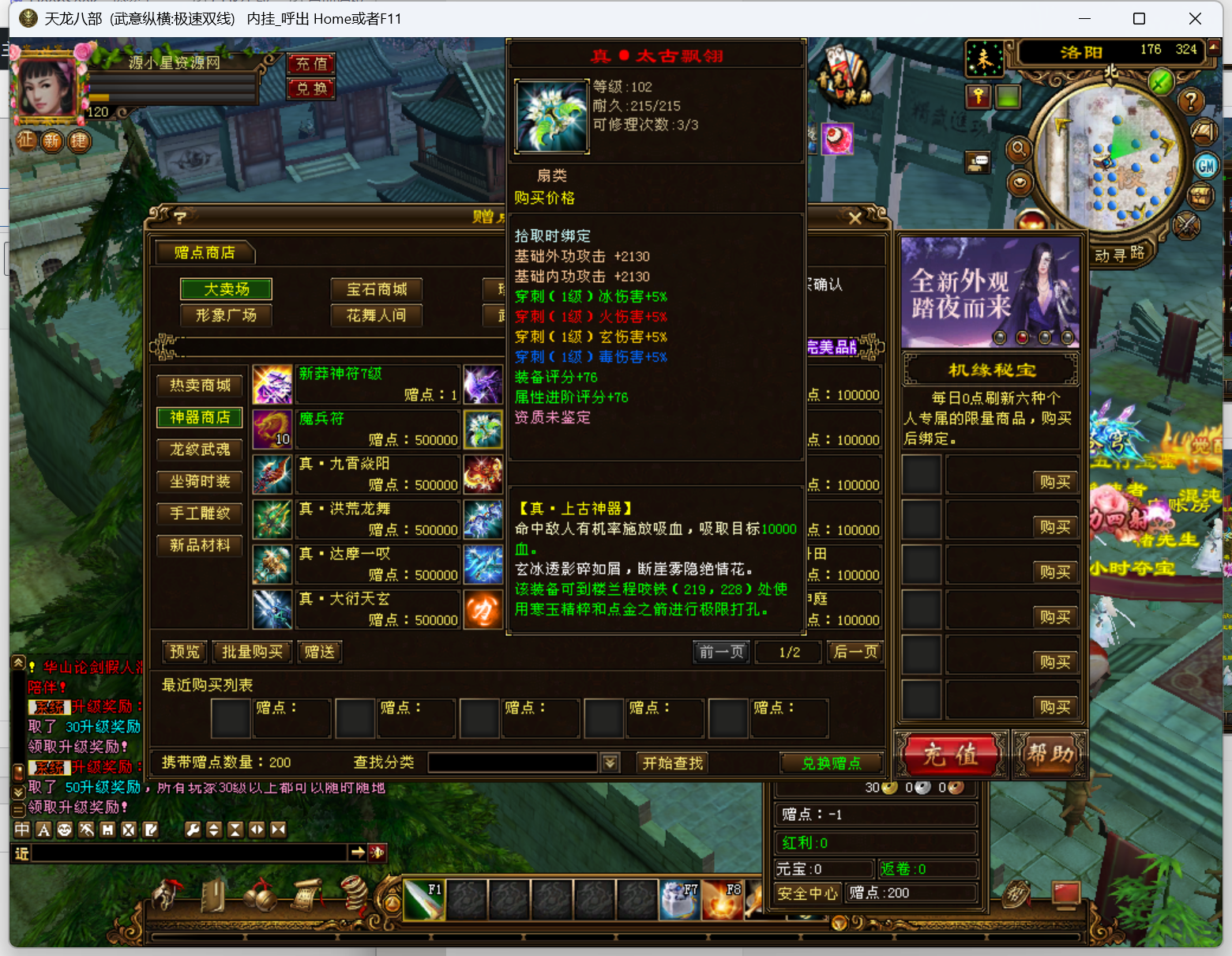Click the wrench settings icon in the chat toolbar
1232x956 pixels.
(x=193, y=830)
